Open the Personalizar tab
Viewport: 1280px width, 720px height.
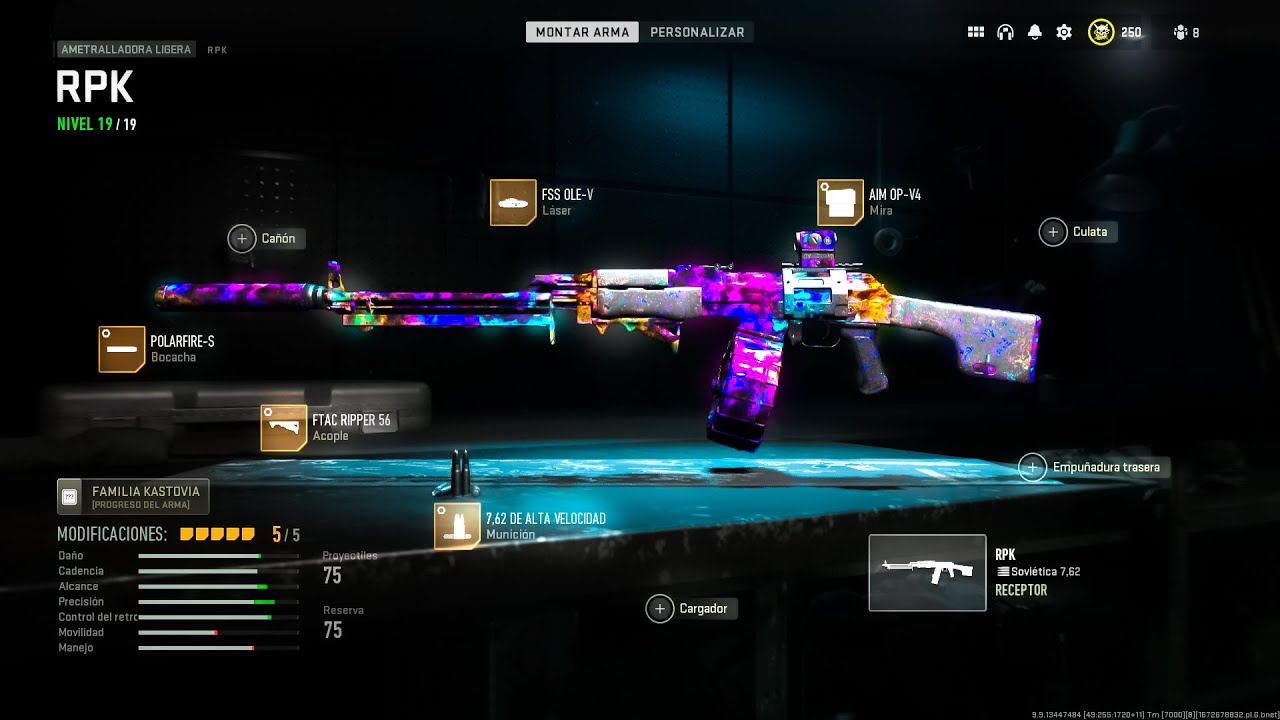[x=697, y=32]
